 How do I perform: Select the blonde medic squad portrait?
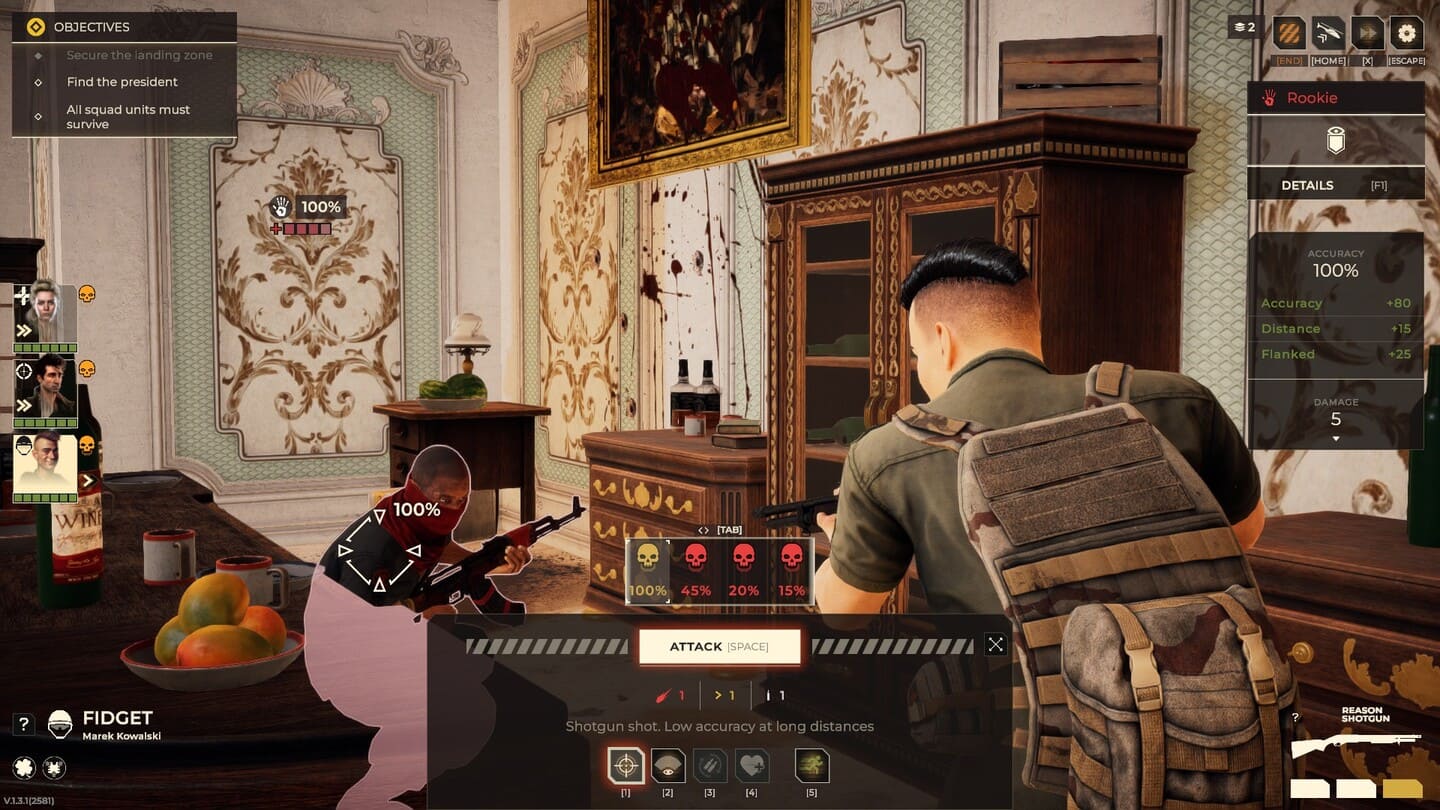point(46,314)
